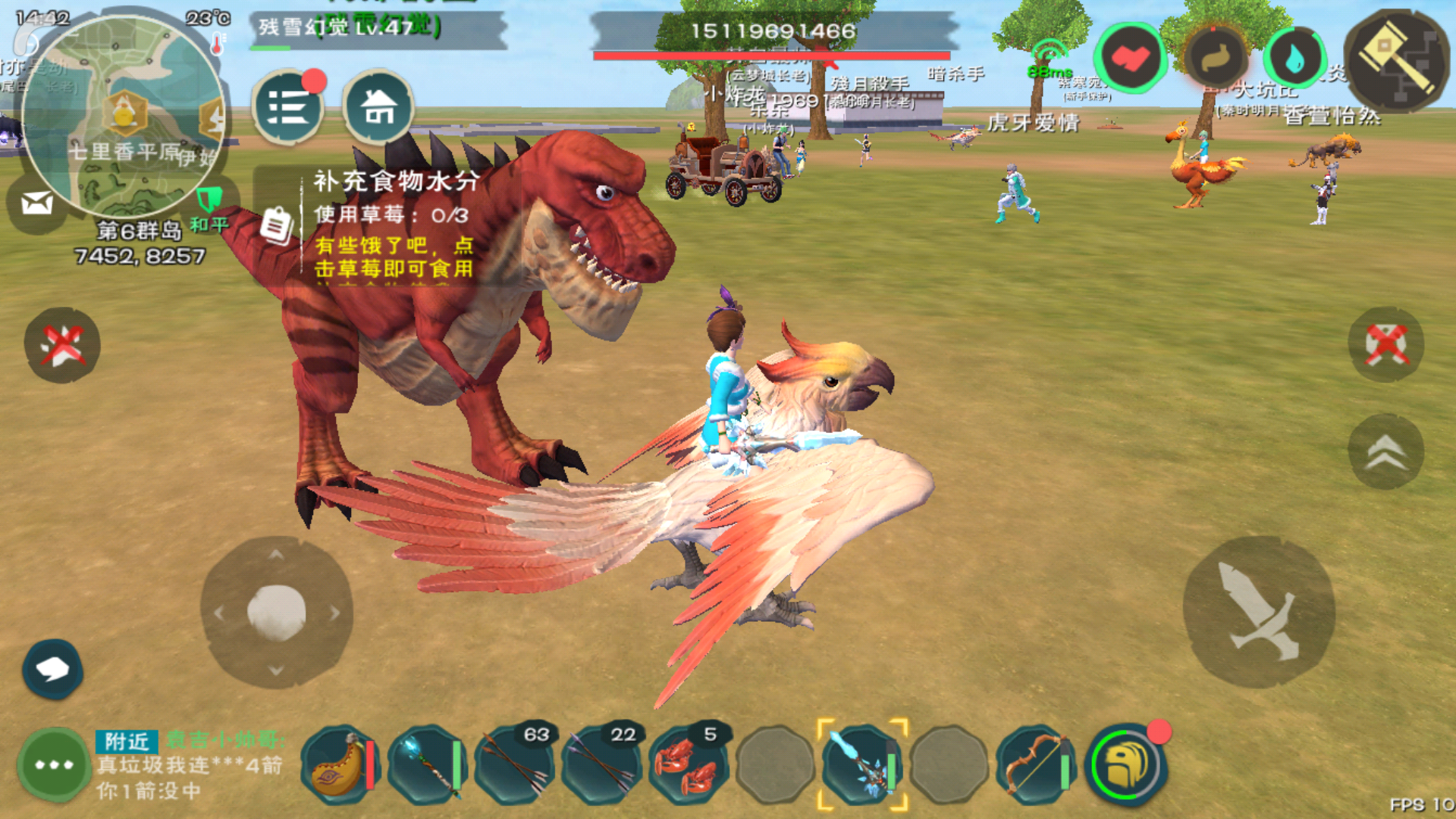
Task: Open the list menu button with red dot
Action: pos(287,108)
